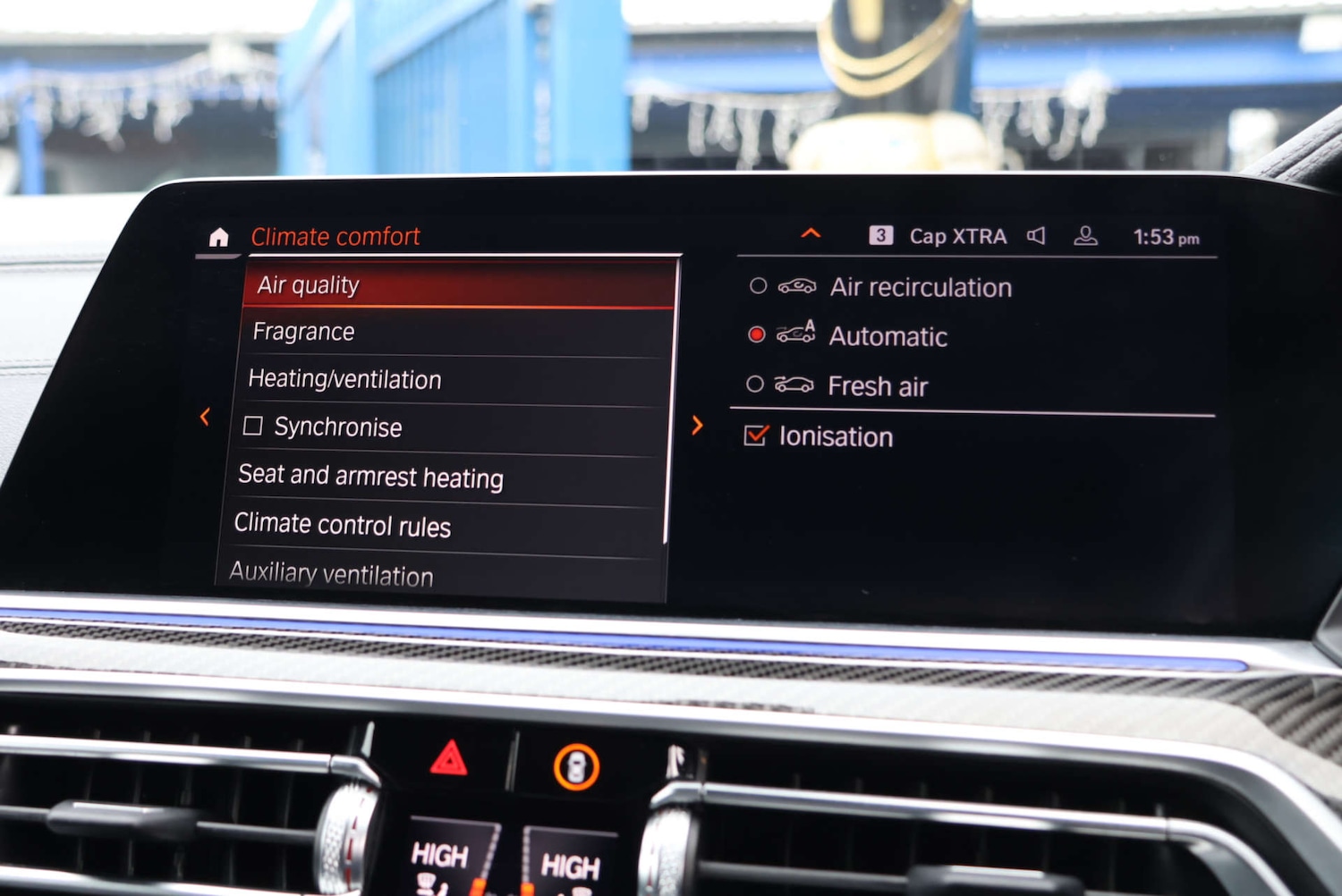
Task: Open the driver profile icon
Action: point(1086,236)
